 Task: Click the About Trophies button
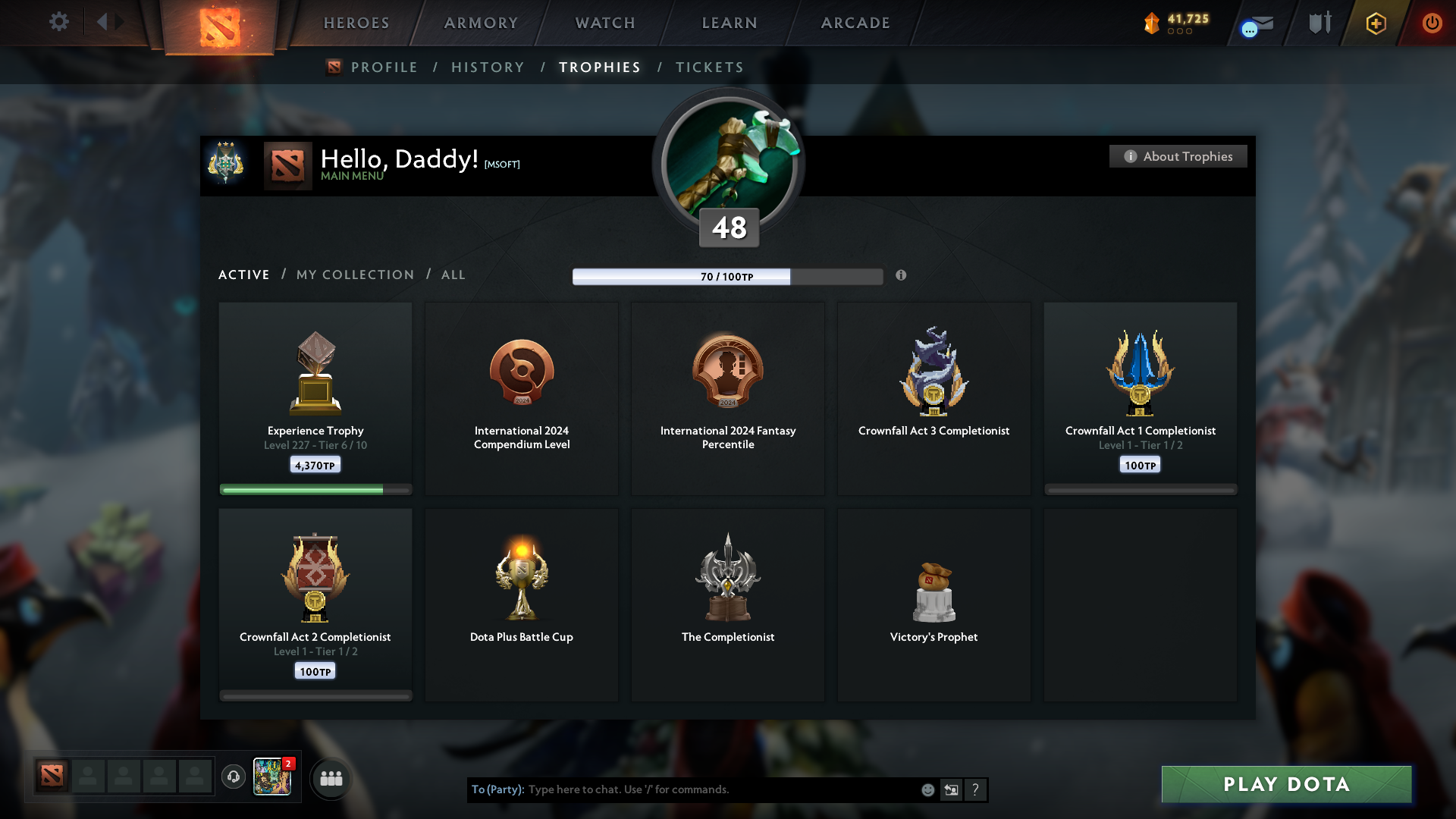[x=1178, y=156]
